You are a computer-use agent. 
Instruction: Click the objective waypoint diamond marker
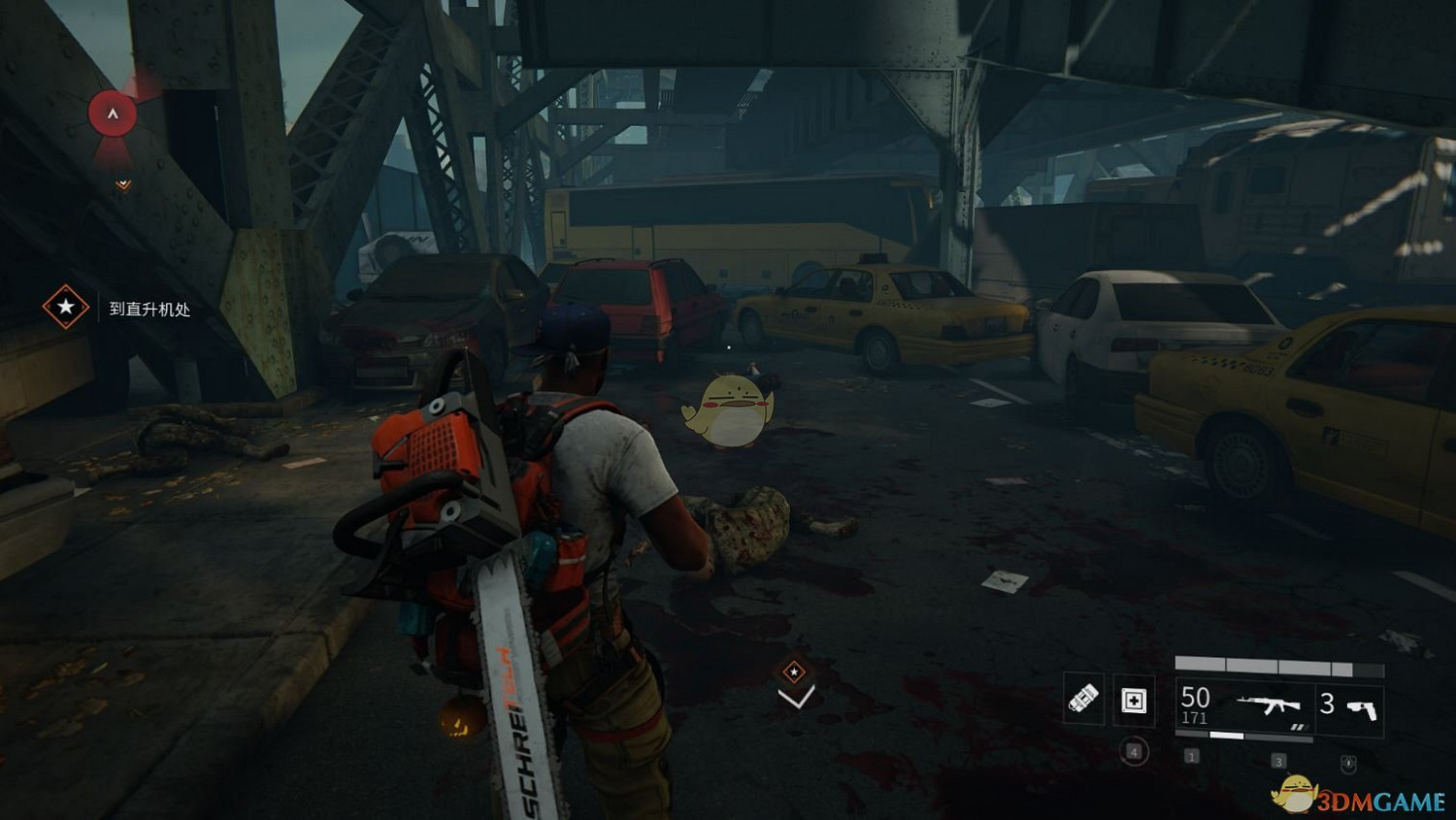[794, 672]
